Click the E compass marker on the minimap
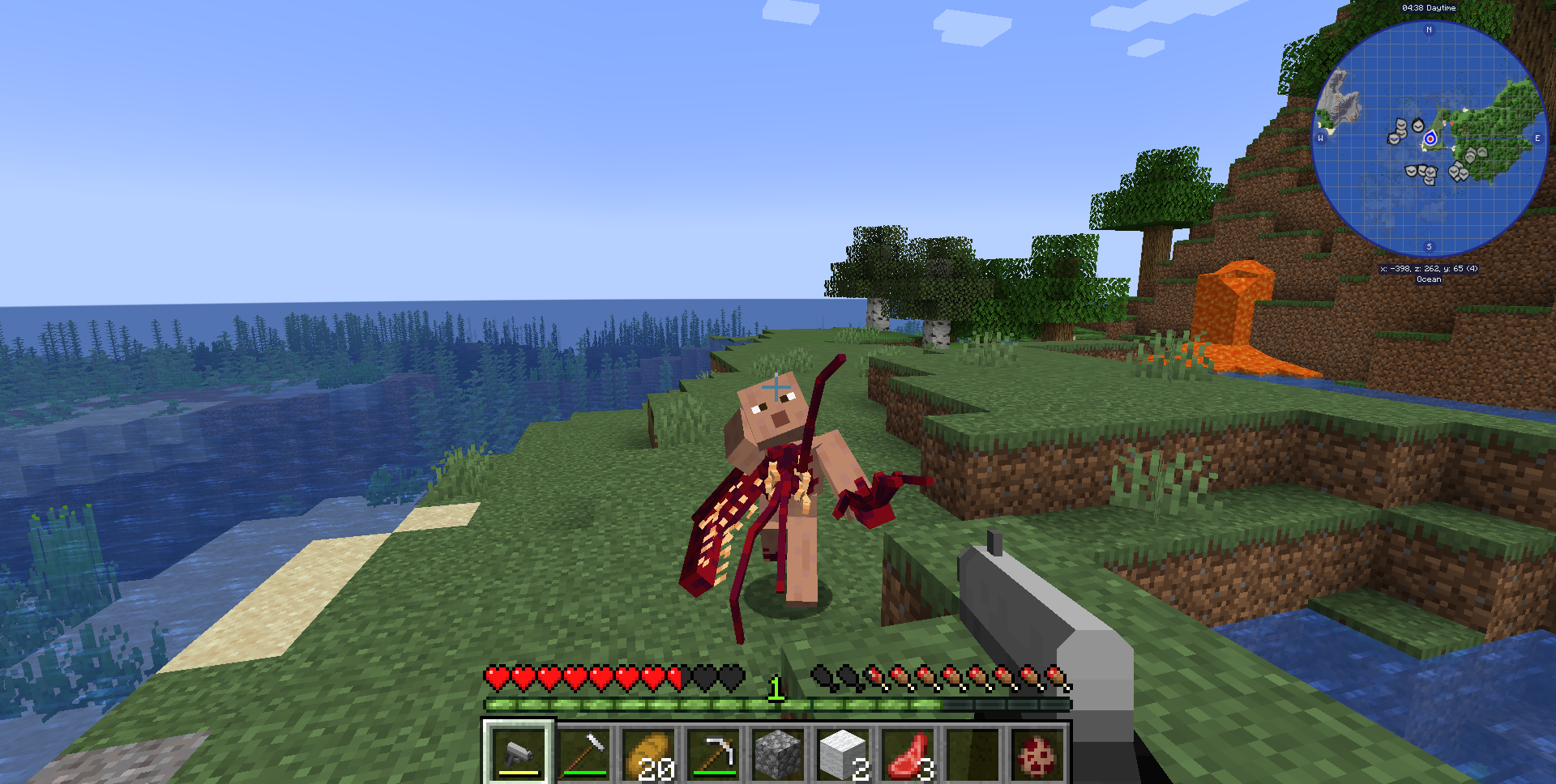 click(1537, 139)
